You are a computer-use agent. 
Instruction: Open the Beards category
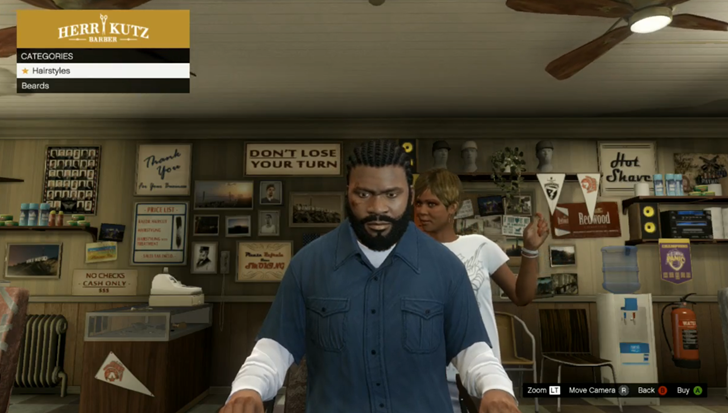pyautogui.click(x=103, y=86)
